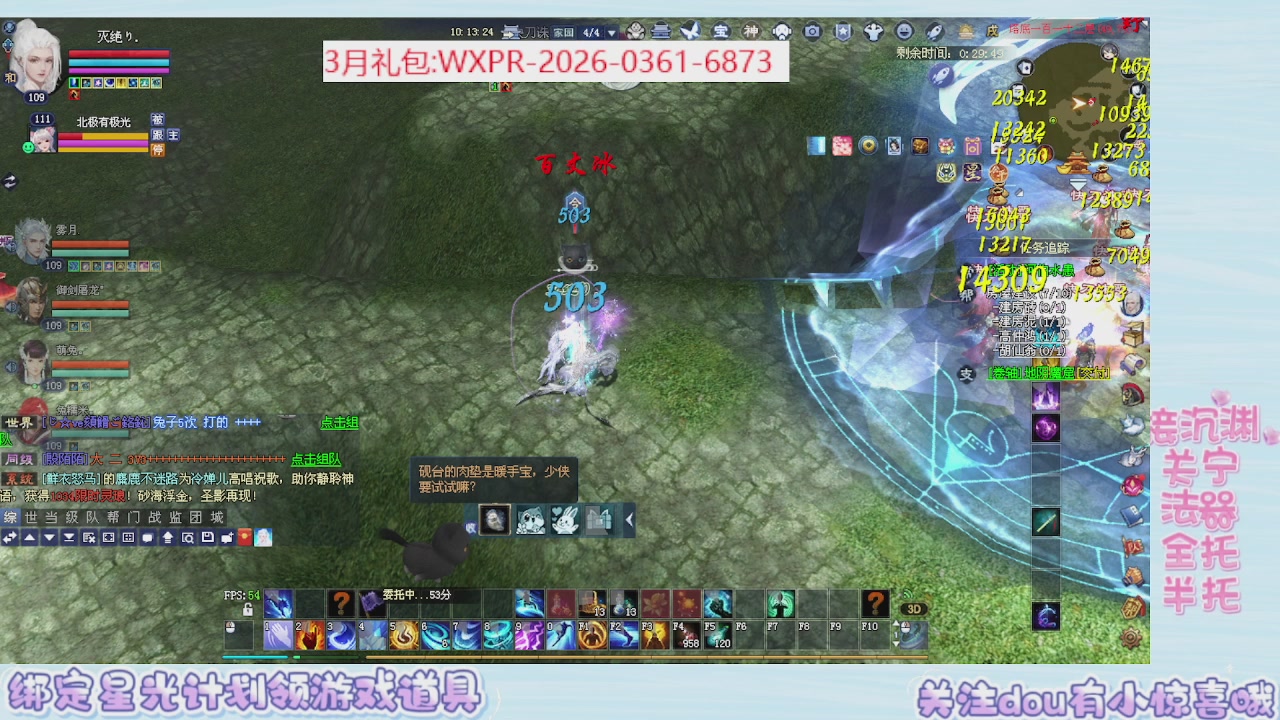Click the gift box icon in chat toolbar
Screen dimensions: 1280x720
coord(244,535)
